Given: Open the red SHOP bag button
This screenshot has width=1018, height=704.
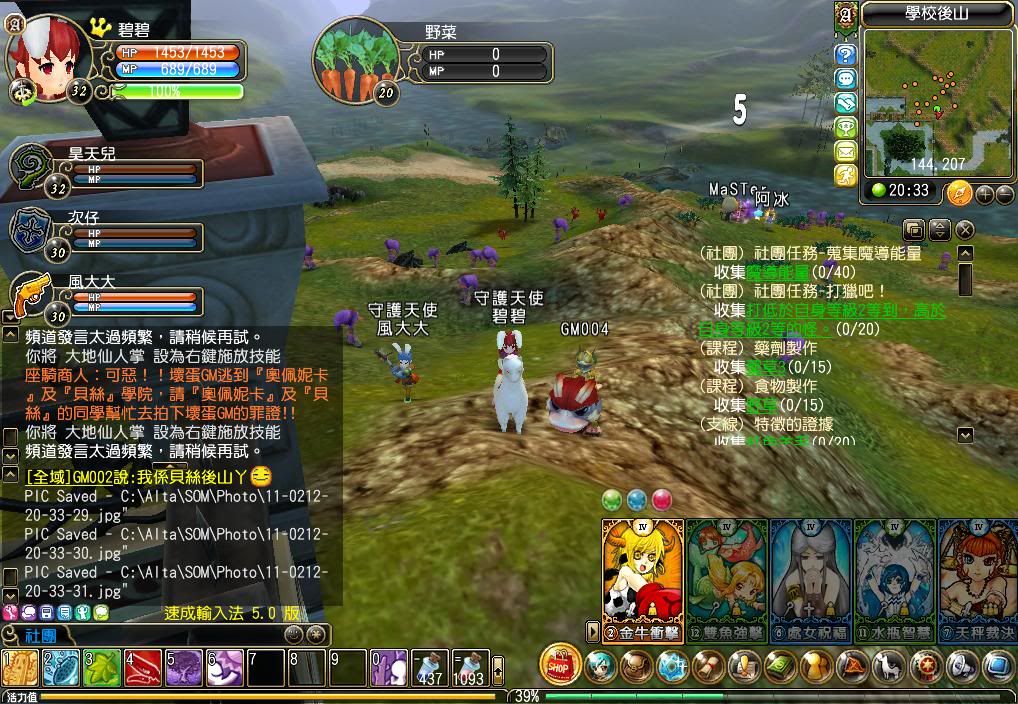Looking at the screenshot, I should tap(560, 664).
